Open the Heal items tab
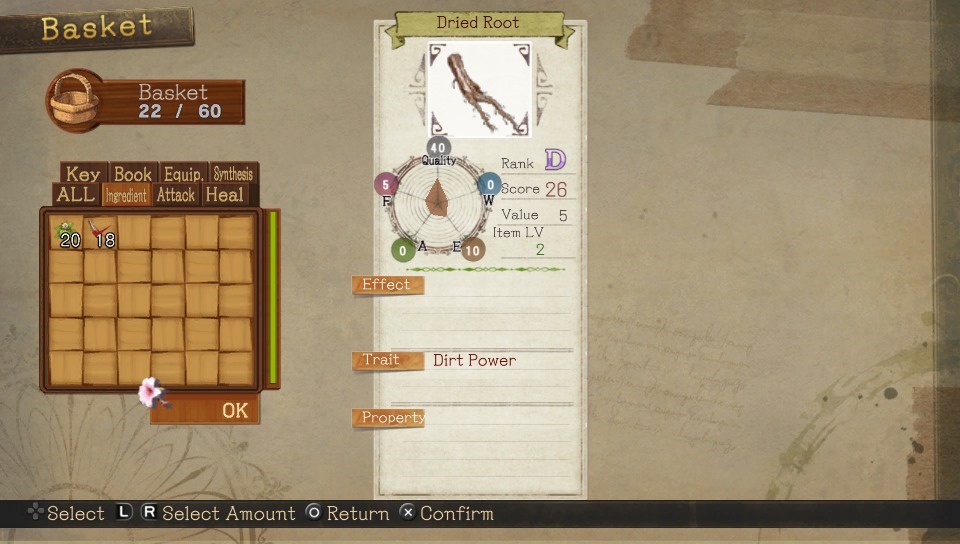The width and height of the screenshot is (960, 544). pyautogui.click(x=224, y=195)
